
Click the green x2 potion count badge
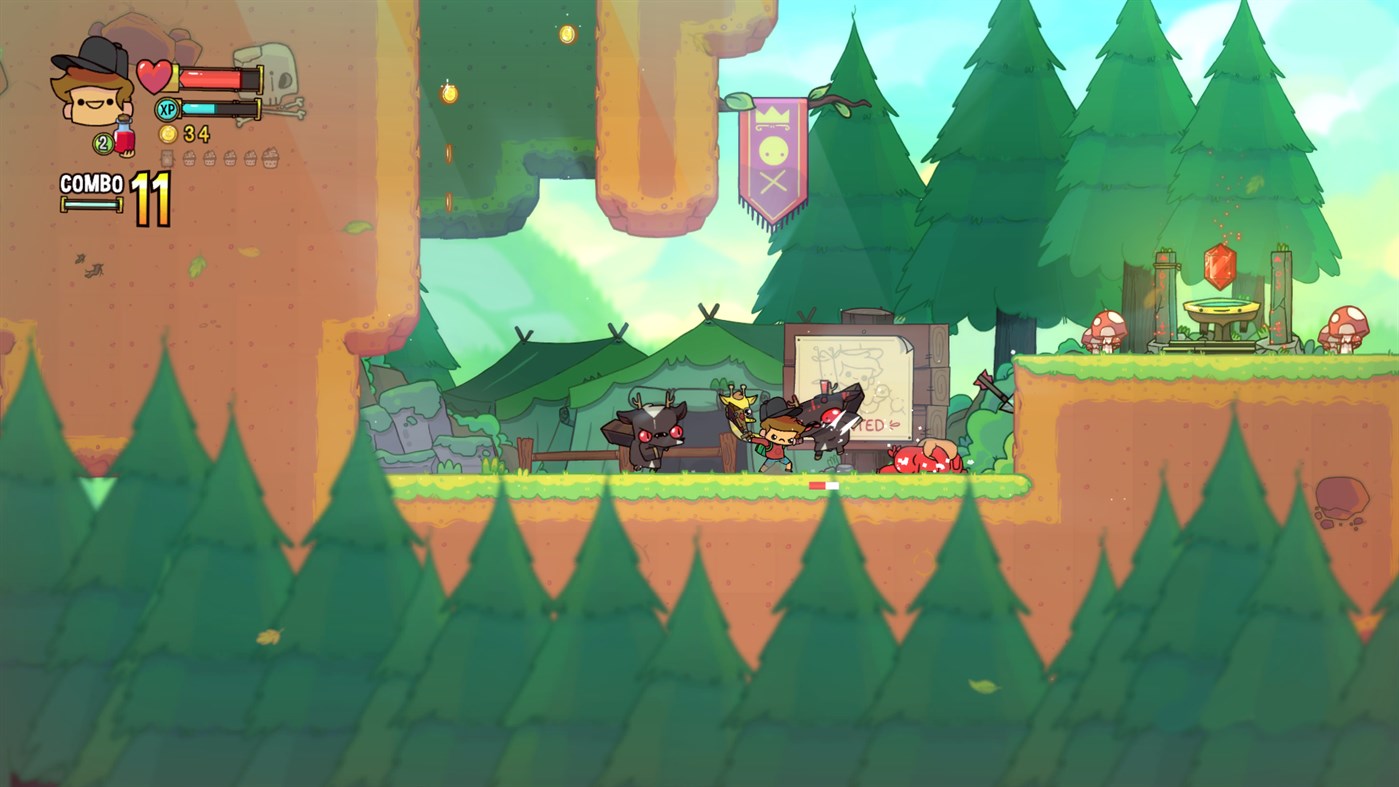point(101,142)
